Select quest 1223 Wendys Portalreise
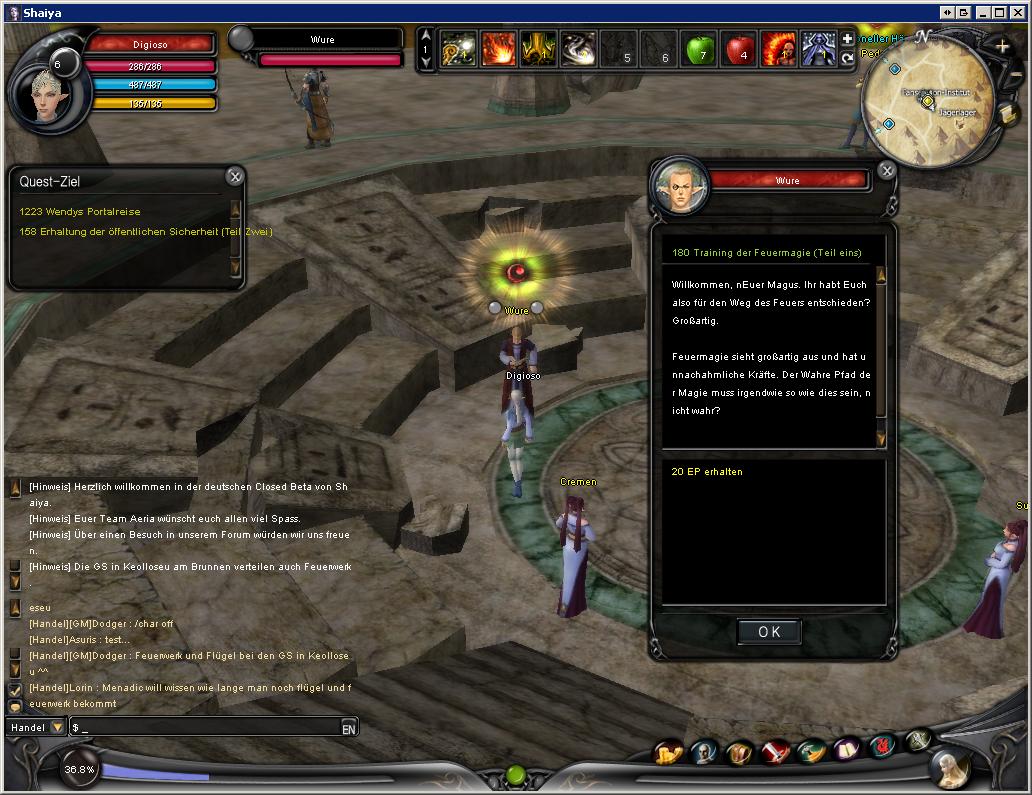1032x795 pixels. pos(80,212)
